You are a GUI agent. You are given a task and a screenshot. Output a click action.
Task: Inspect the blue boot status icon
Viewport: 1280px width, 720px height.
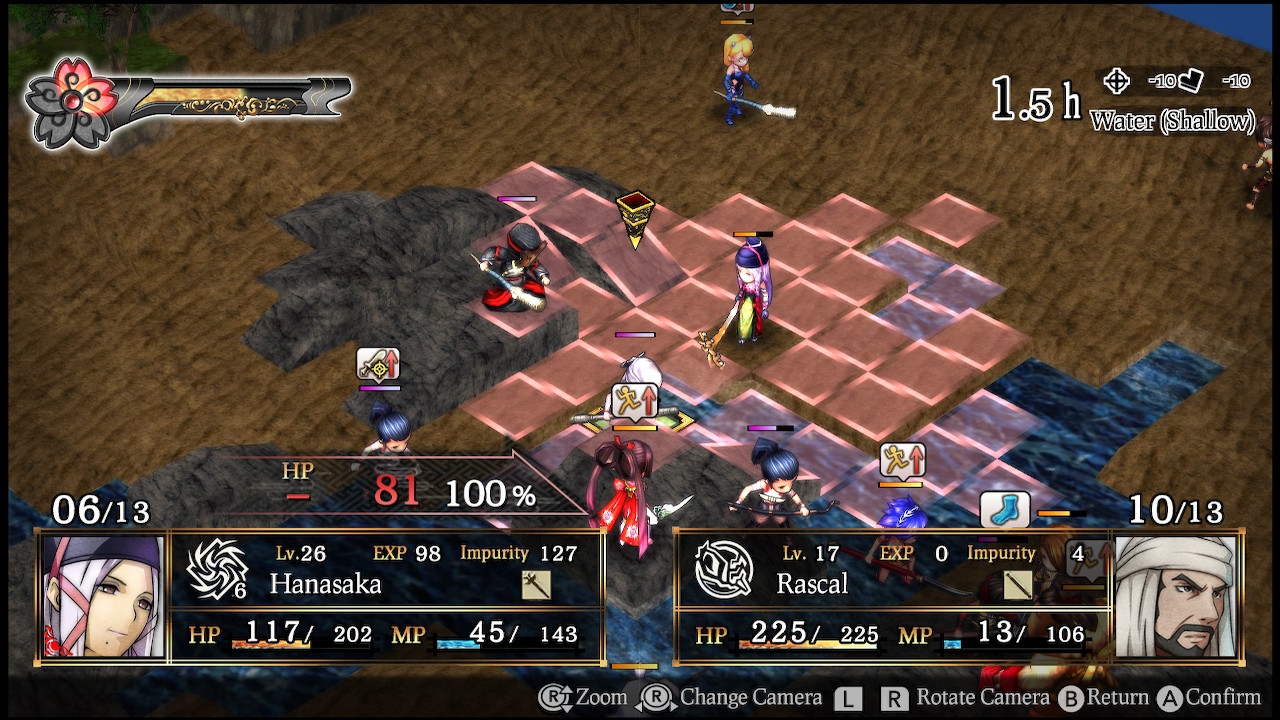point(1004,511)
